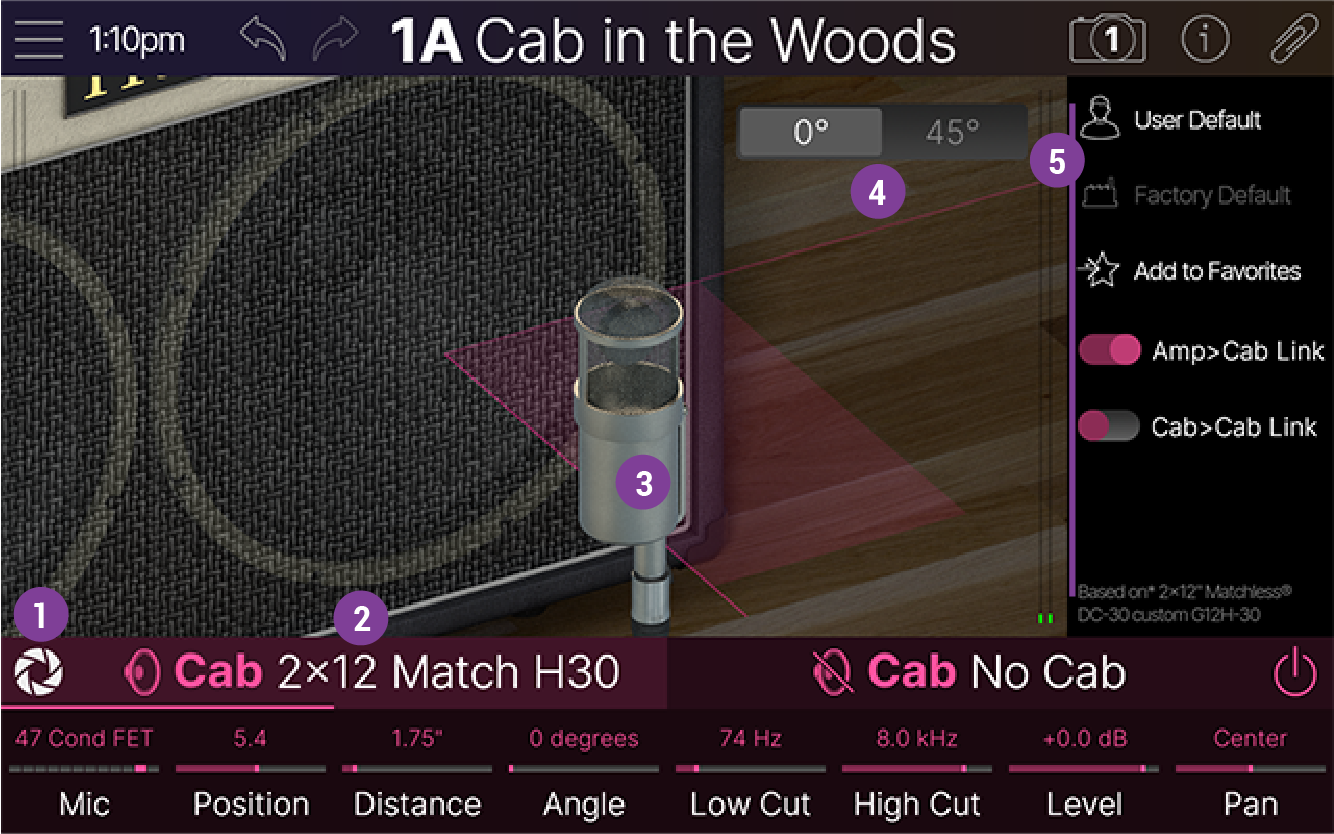Click Add to Favorites
Image resolution: width=1334 pixels, height=834 pixels.
coord(1216,271)
